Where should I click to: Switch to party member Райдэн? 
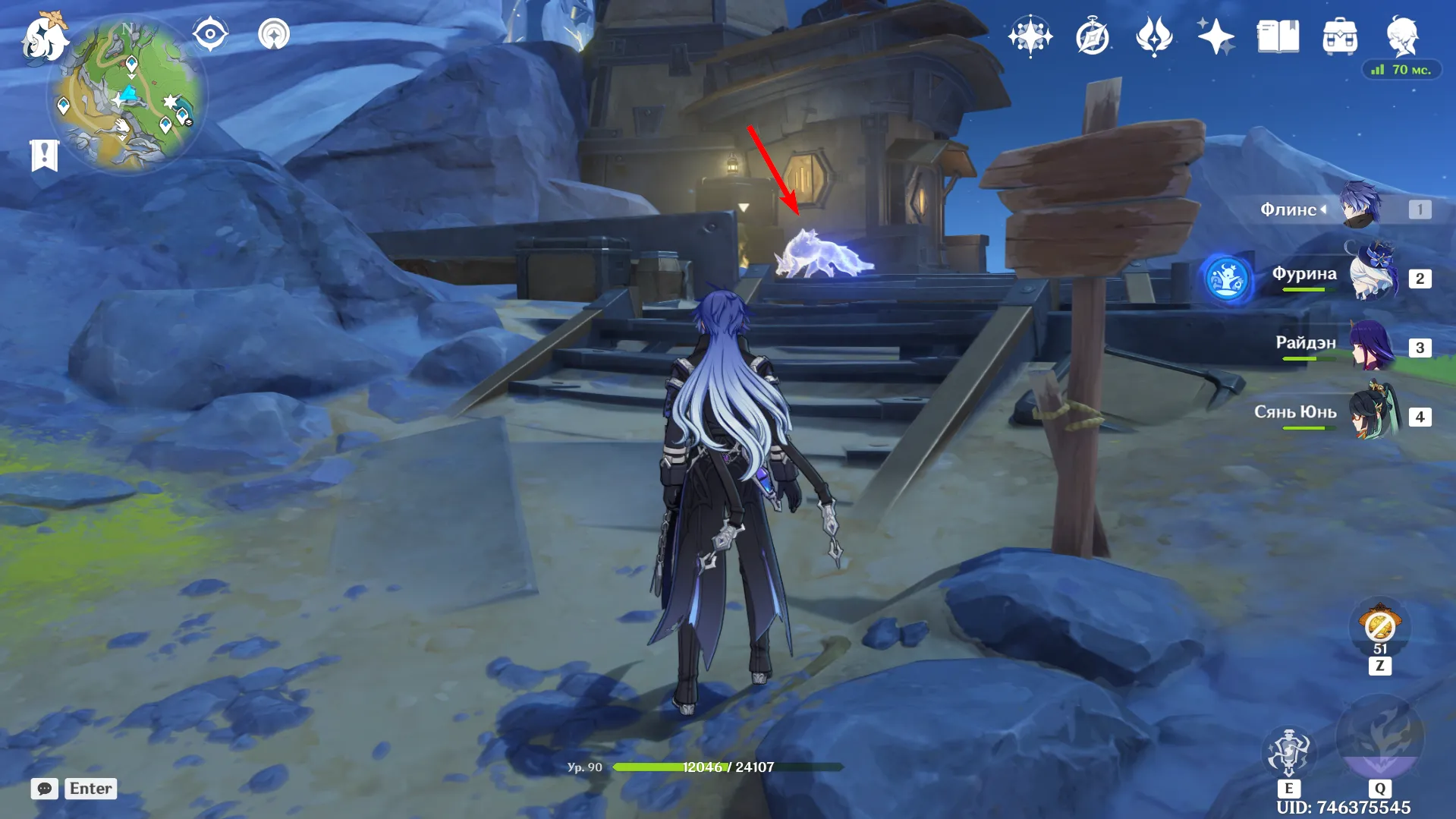coord(1372,346)
